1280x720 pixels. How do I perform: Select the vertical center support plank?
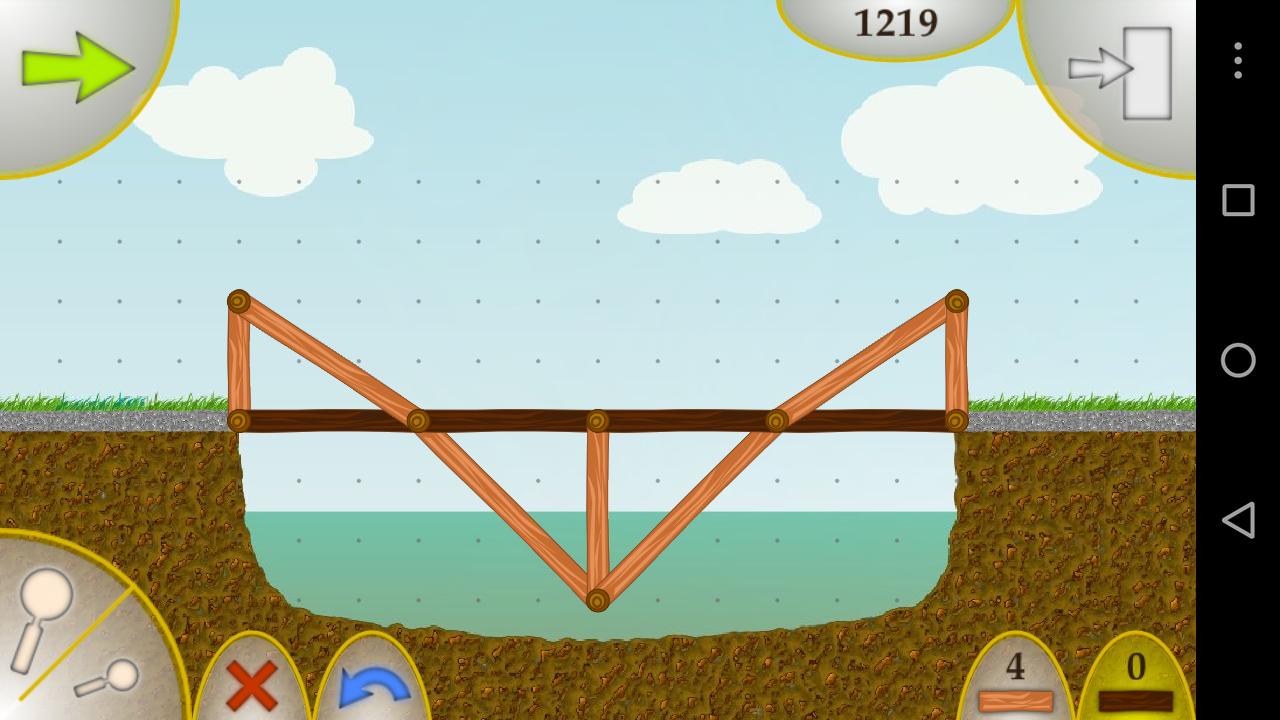click(x=597, y=510)
